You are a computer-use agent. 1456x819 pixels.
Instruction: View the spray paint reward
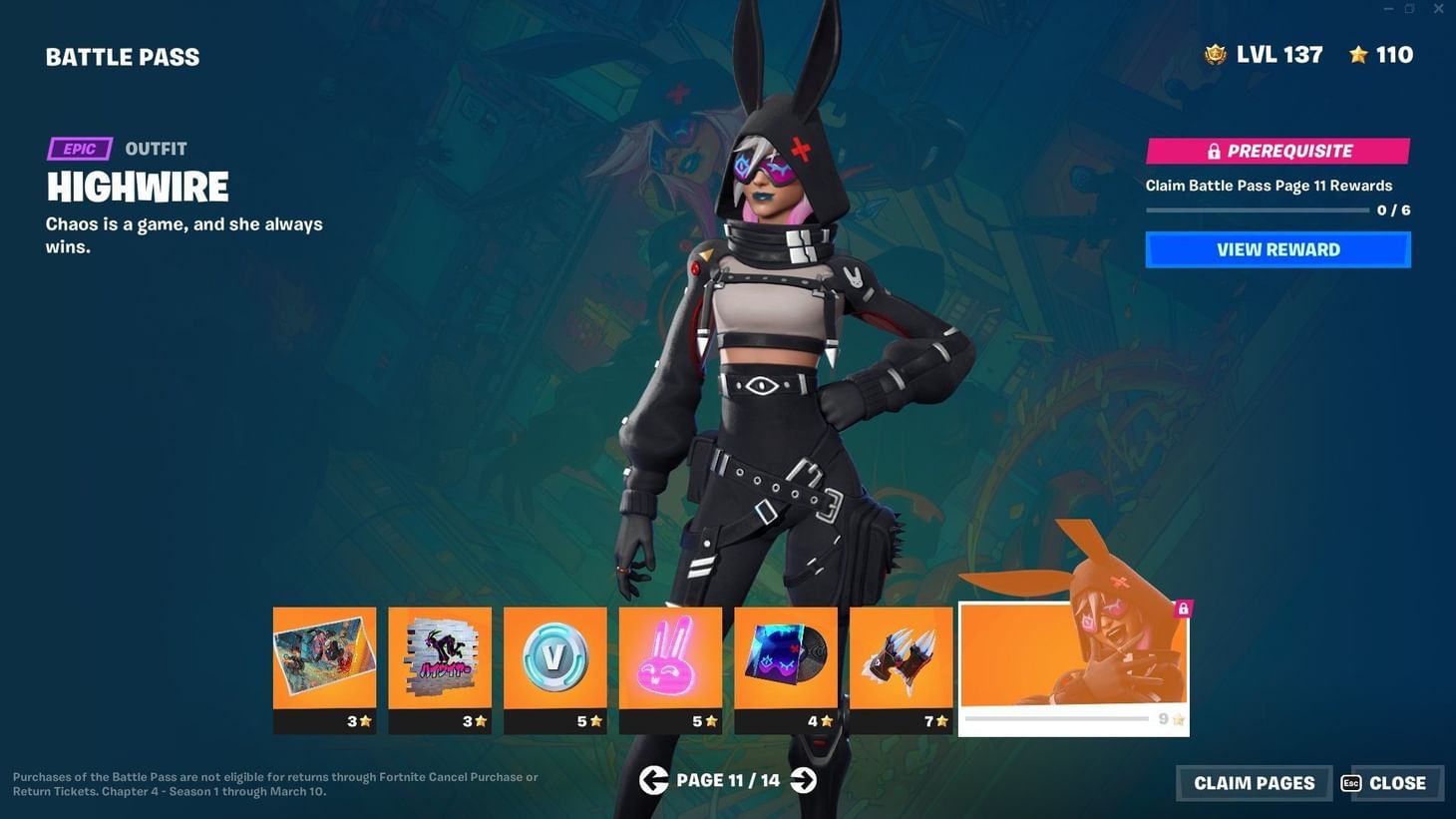[440, 658]
